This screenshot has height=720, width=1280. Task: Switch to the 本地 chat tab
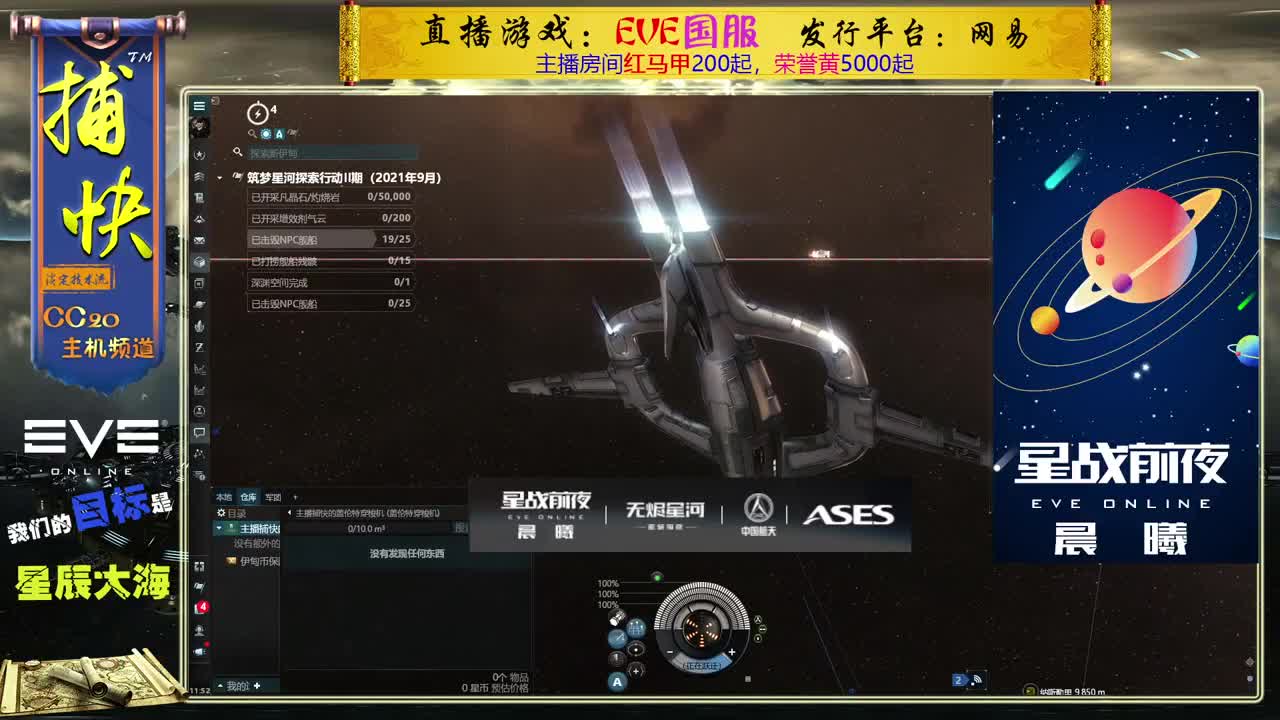click(x=226, y=497)
